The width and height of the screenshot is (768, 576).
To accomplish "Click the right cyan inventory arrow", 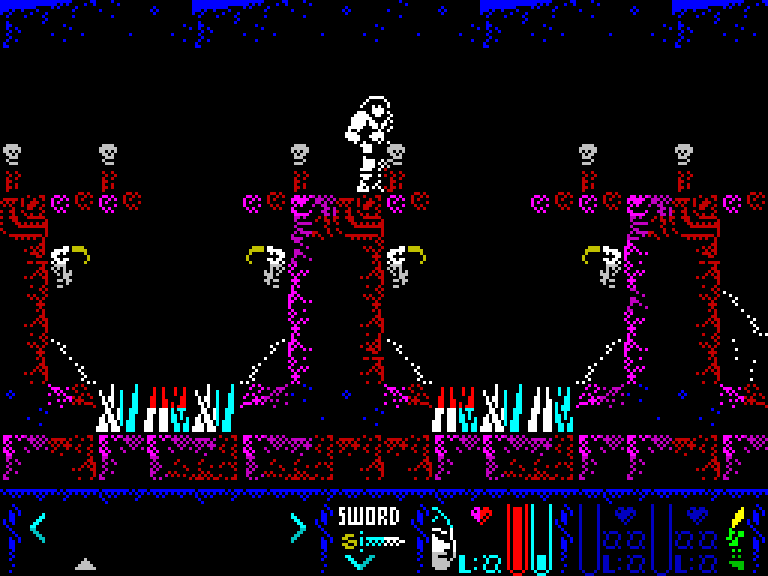I will click(x=298, y=526).
